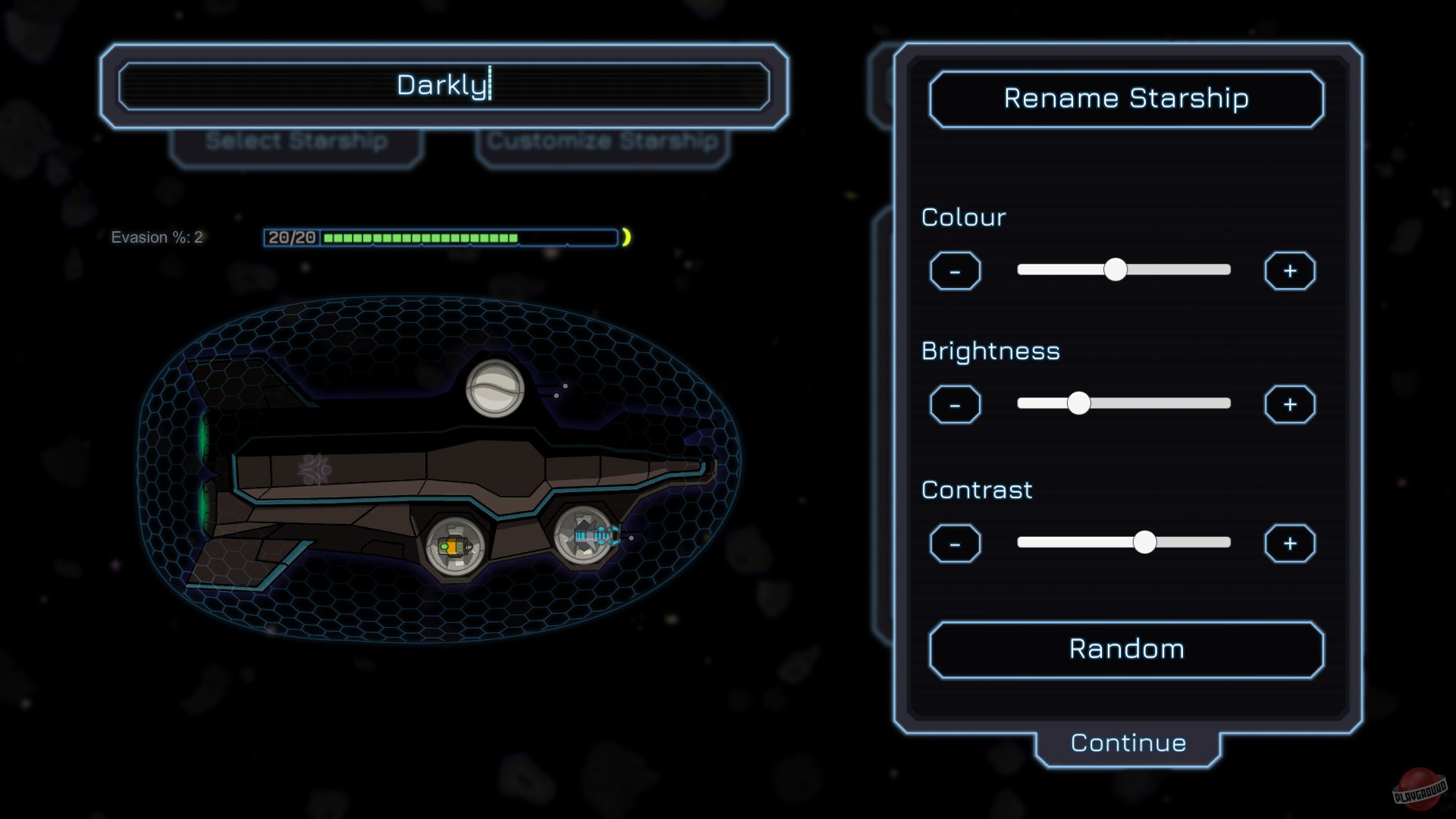1456x819 pixels.
Task: Click the Contrast slider handle
Action: tap(1145, 542)
